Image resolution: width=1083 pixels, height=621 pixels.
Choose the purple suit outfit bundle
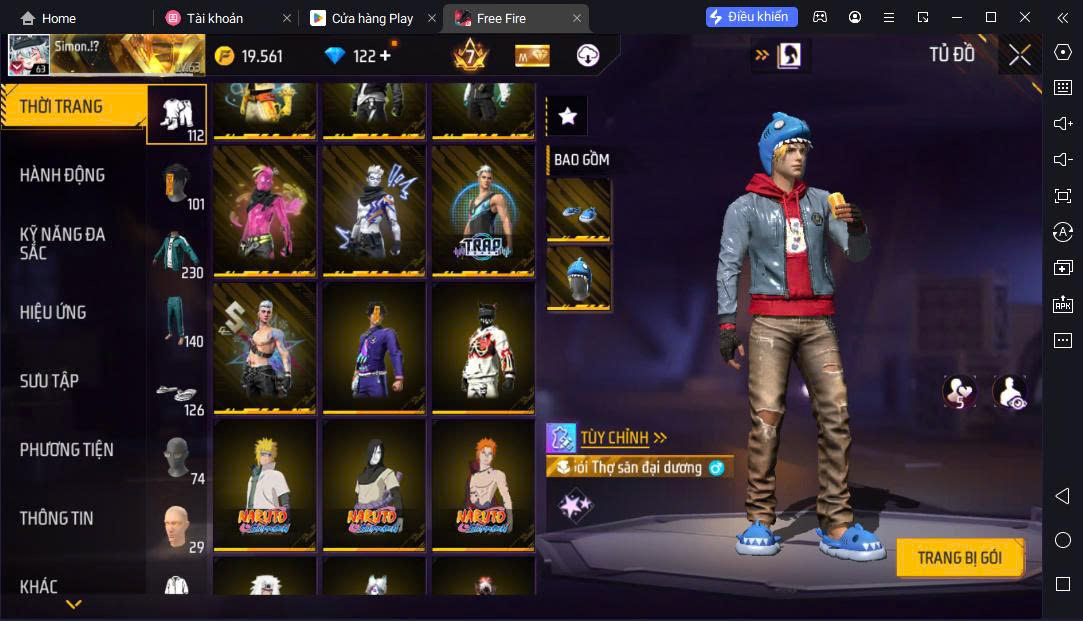tap(373, 347)
